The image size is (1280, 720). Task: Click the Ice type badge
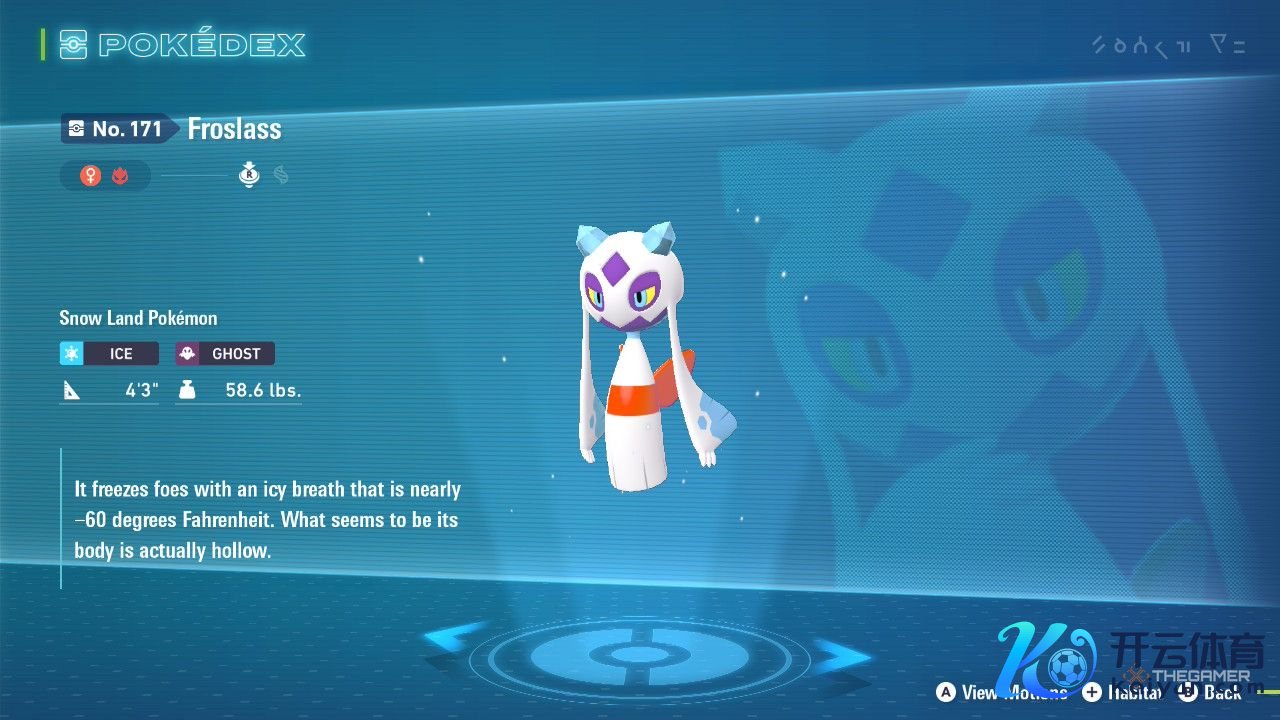pos(109,353)
